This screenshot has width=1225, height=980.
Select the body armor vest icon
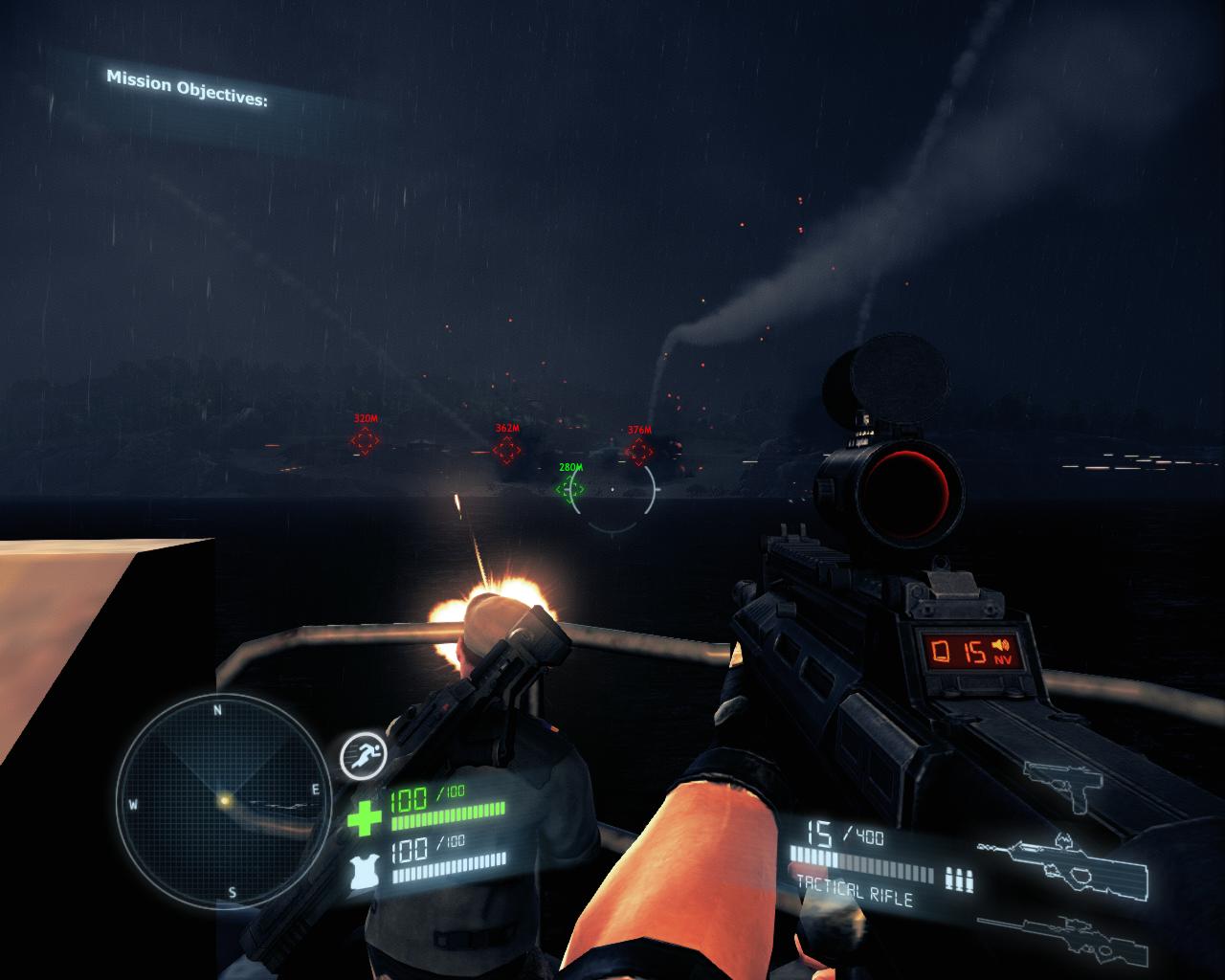click(366, 869)
